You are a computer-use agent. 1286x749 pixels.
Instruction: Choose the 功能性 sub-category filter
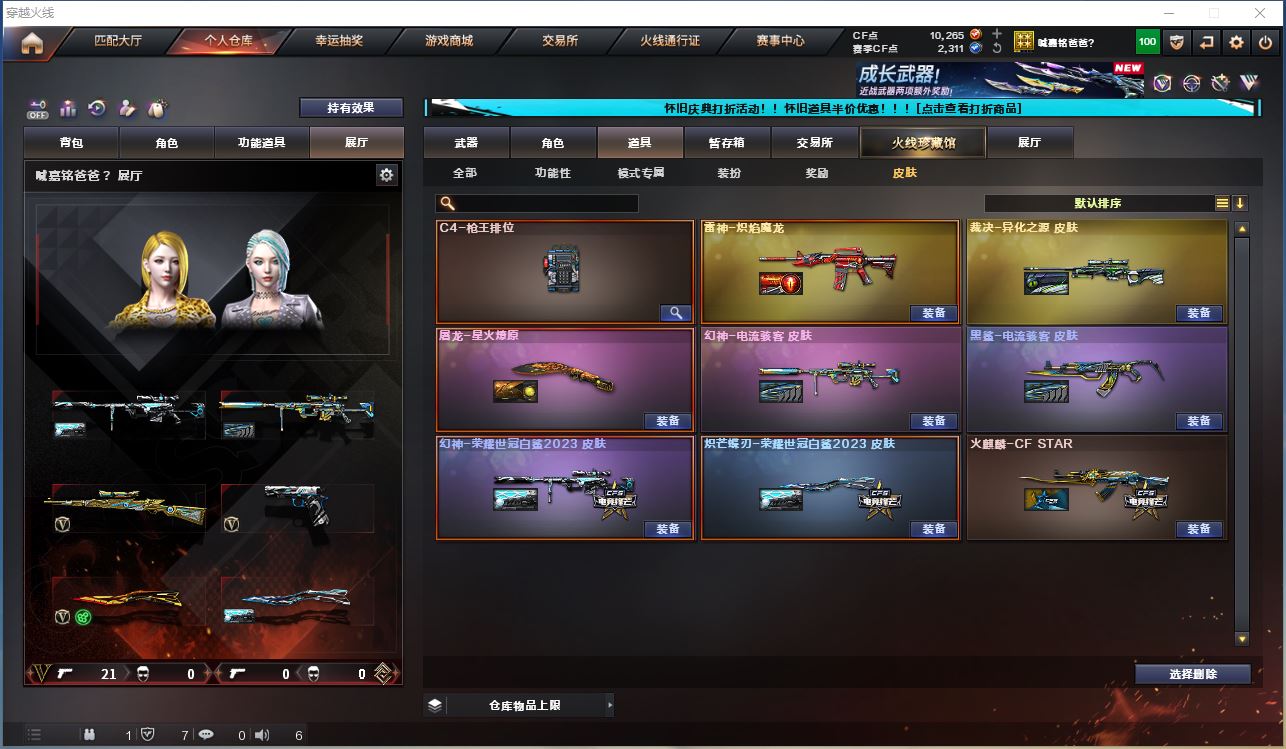pos(552,173)
